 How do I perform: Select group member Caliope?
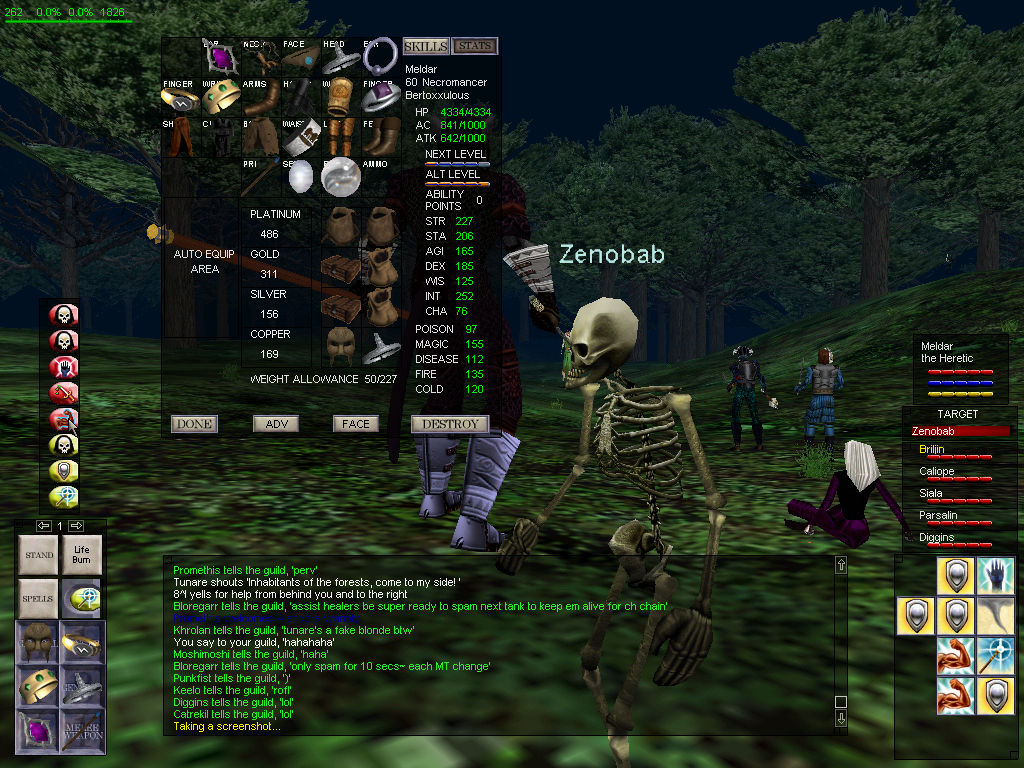click(x=937, y=471)
